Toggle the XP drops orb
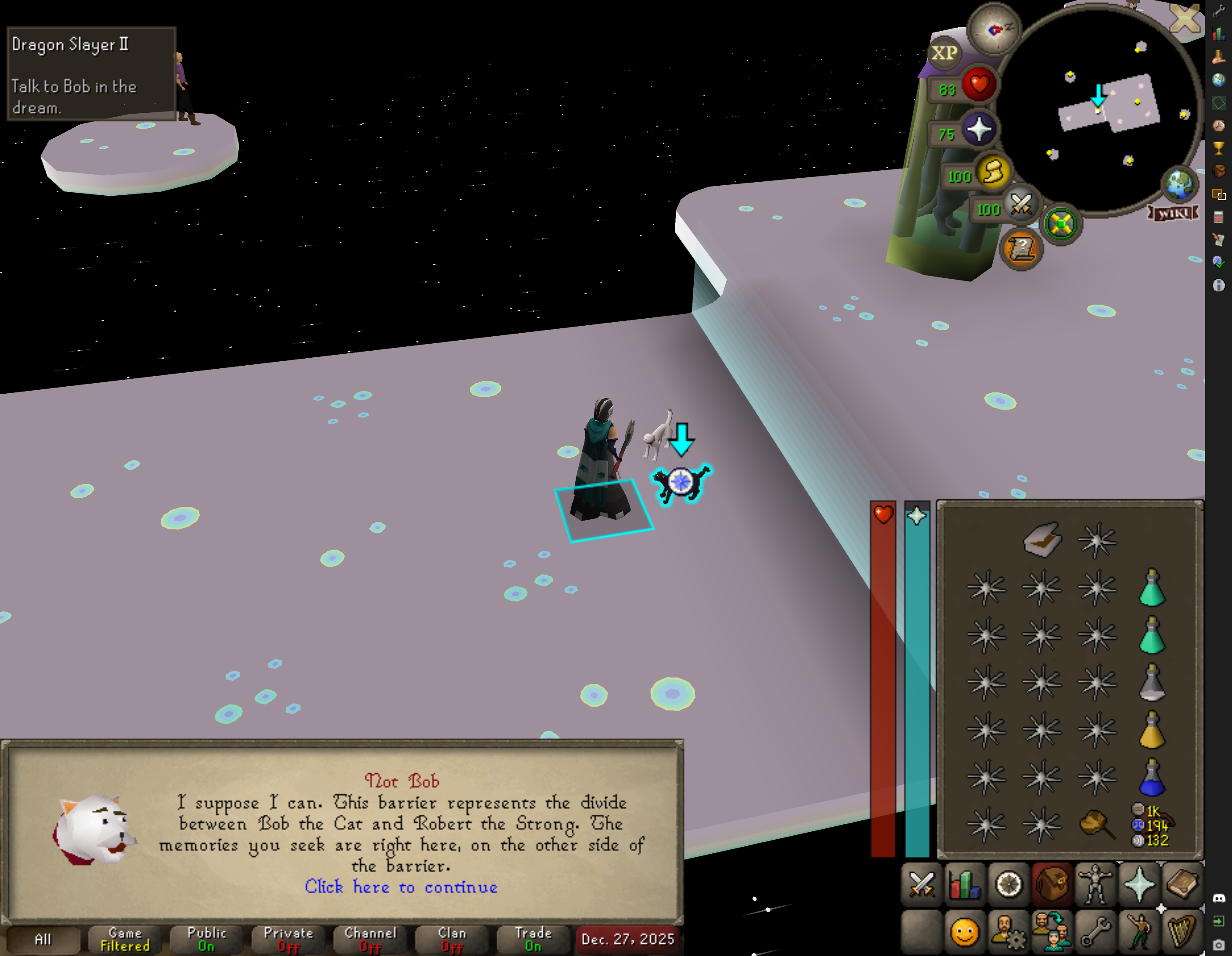The image size is (1232, 956). [944, 53]
